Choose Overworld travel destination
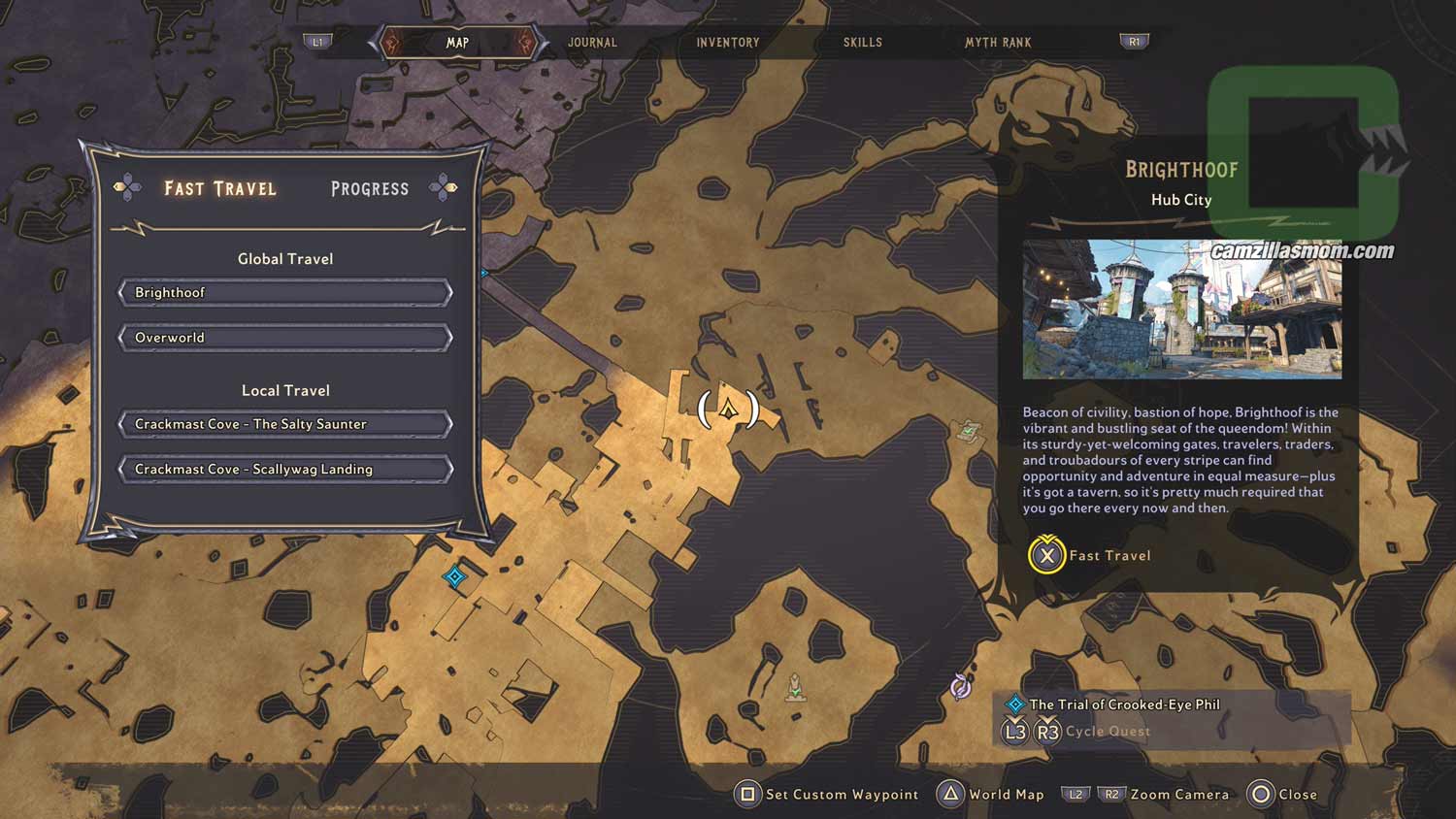1456x819 pixels. [x=285, y=338]
